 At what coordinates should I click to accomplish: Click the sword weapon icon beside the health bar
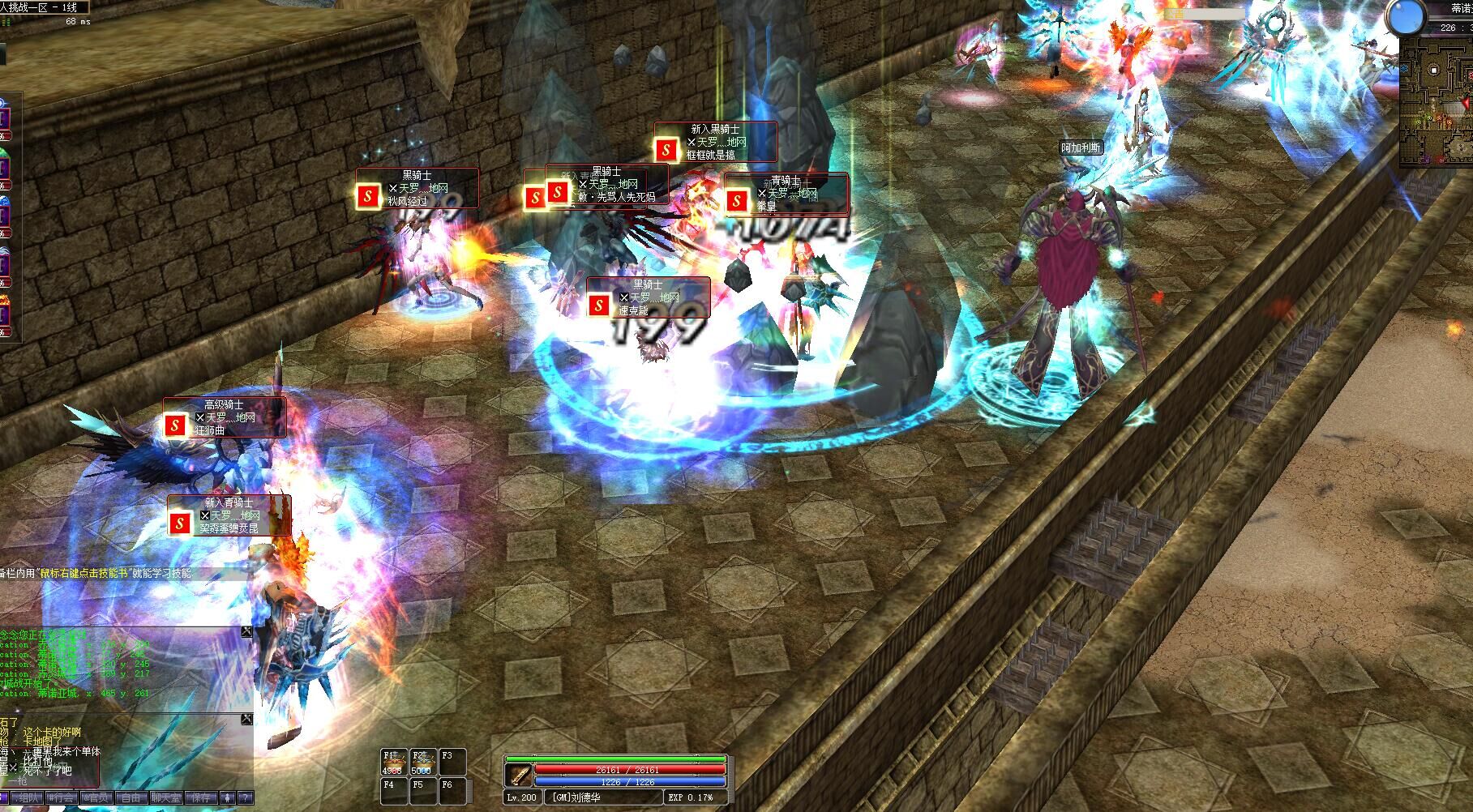[517, 775]
